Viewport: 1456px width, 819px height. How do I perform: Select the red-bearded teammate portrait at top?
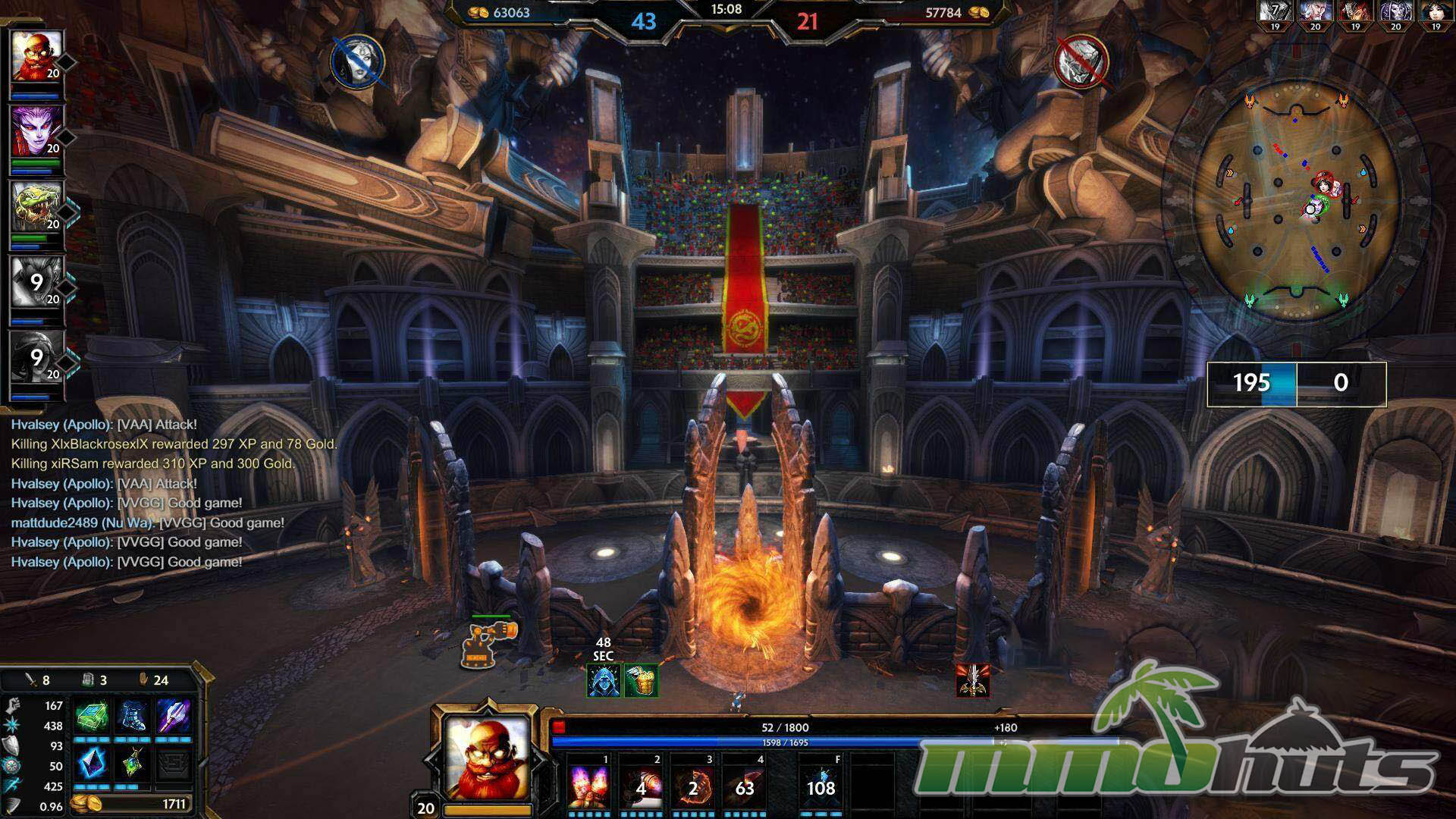(36, 56)
